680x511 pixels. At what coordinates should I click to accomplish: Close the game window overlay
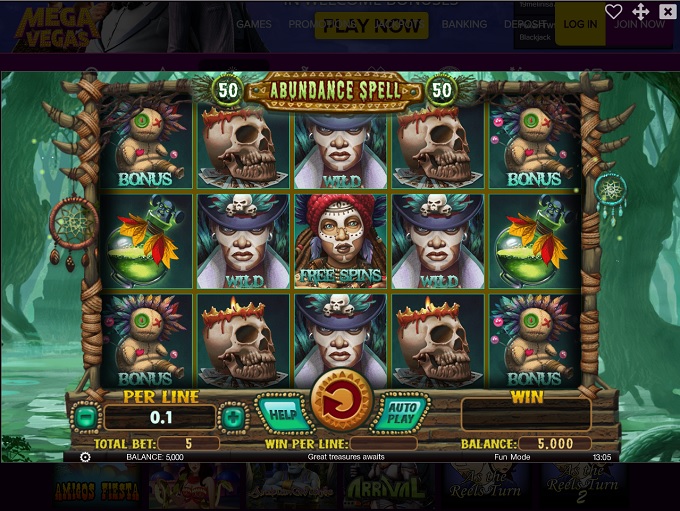[x=667, y=12]
